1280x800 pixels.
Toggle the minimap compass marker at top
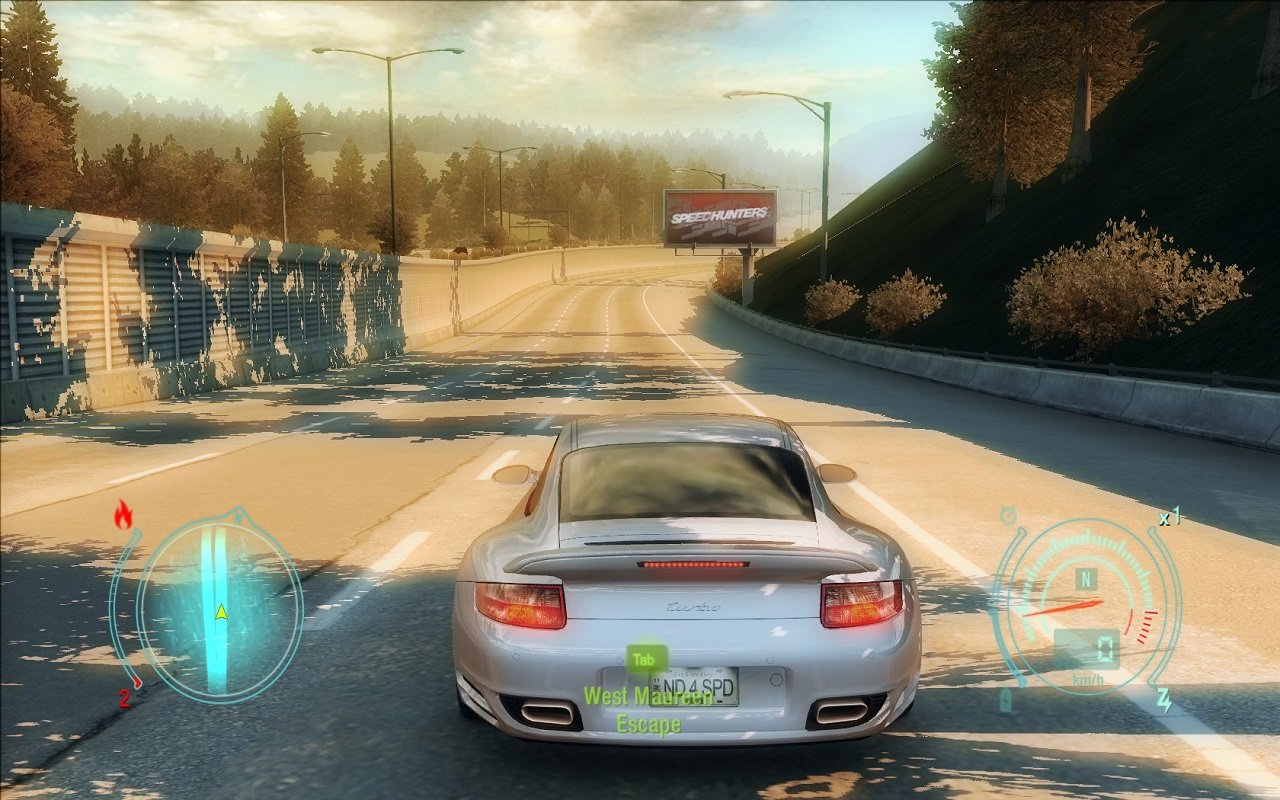click(237, 511)
